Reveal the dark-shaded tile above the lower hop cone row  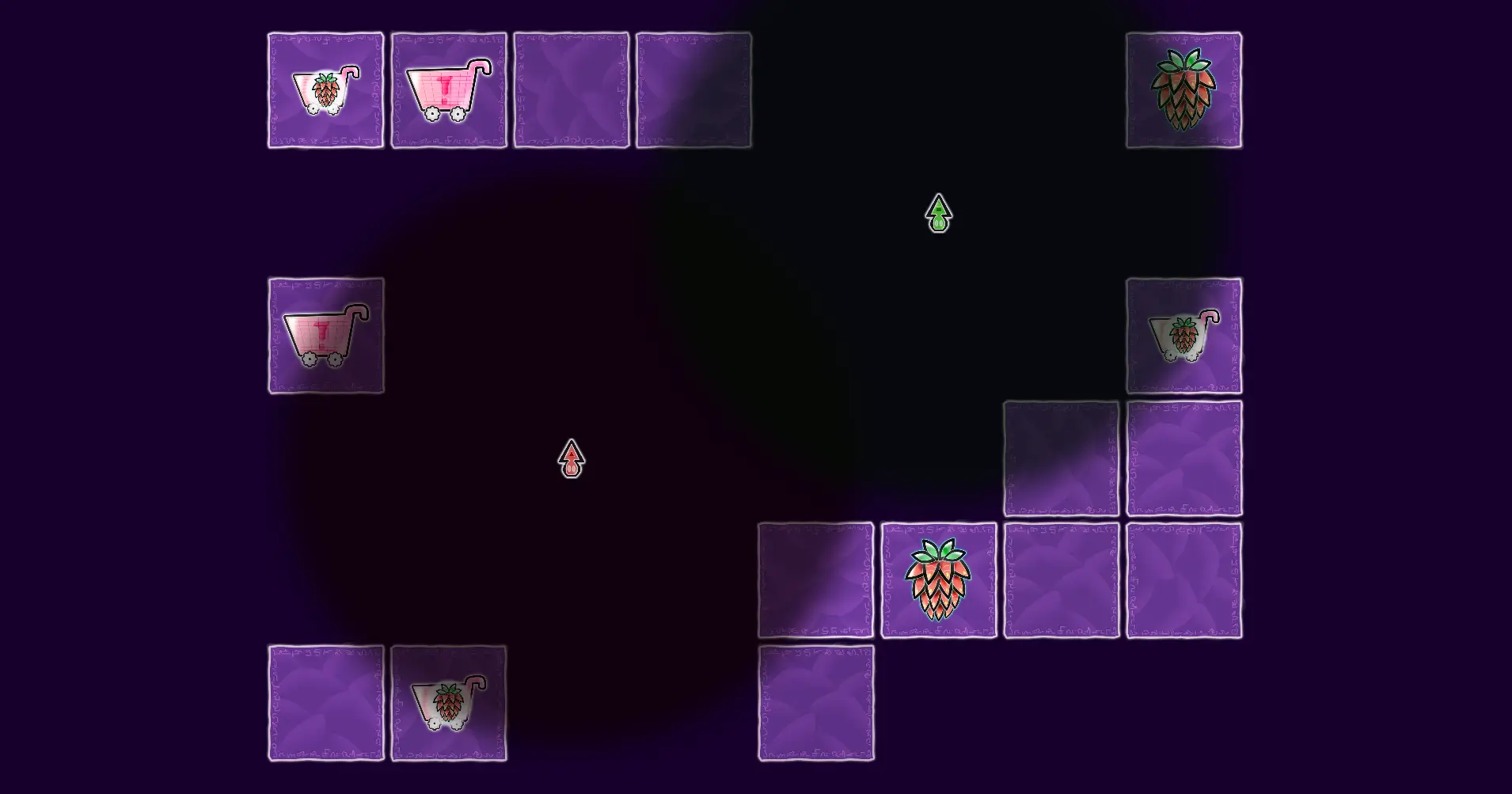coord(1063,457)
